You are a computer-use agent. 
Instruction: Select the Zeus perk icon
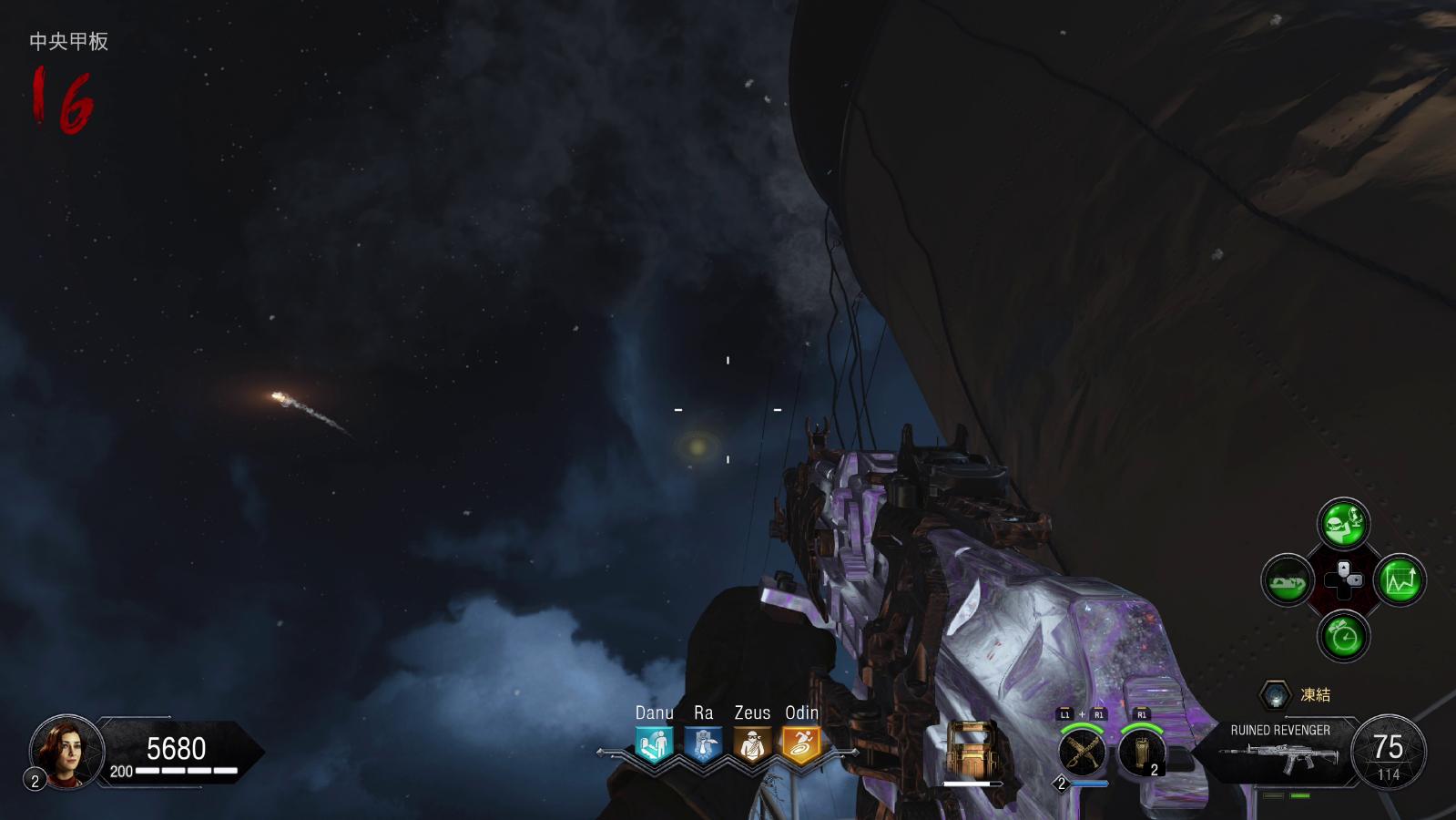point(752,745)
